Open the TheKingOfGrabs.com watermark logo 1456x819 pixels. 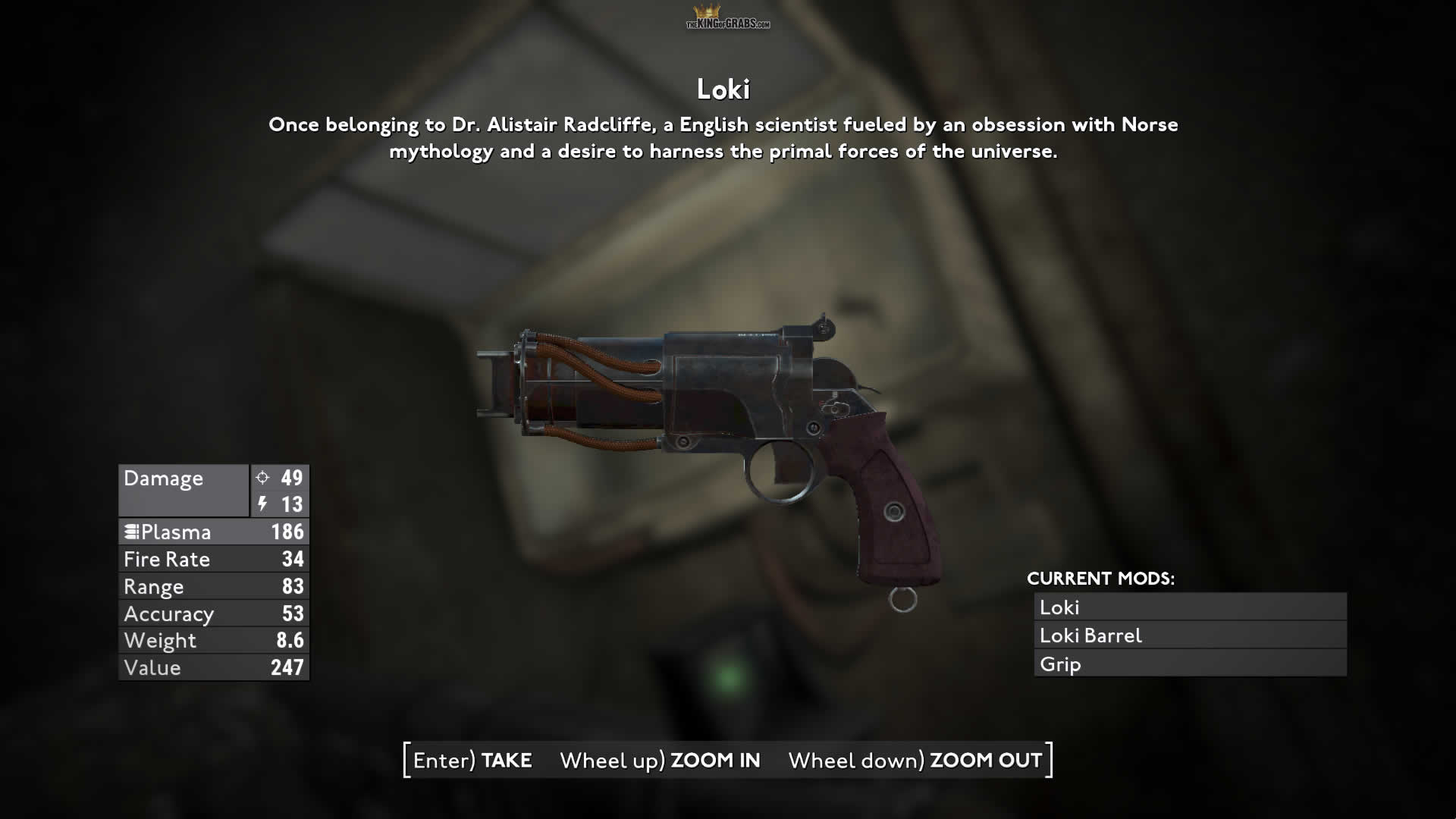(x=727, y=18)
